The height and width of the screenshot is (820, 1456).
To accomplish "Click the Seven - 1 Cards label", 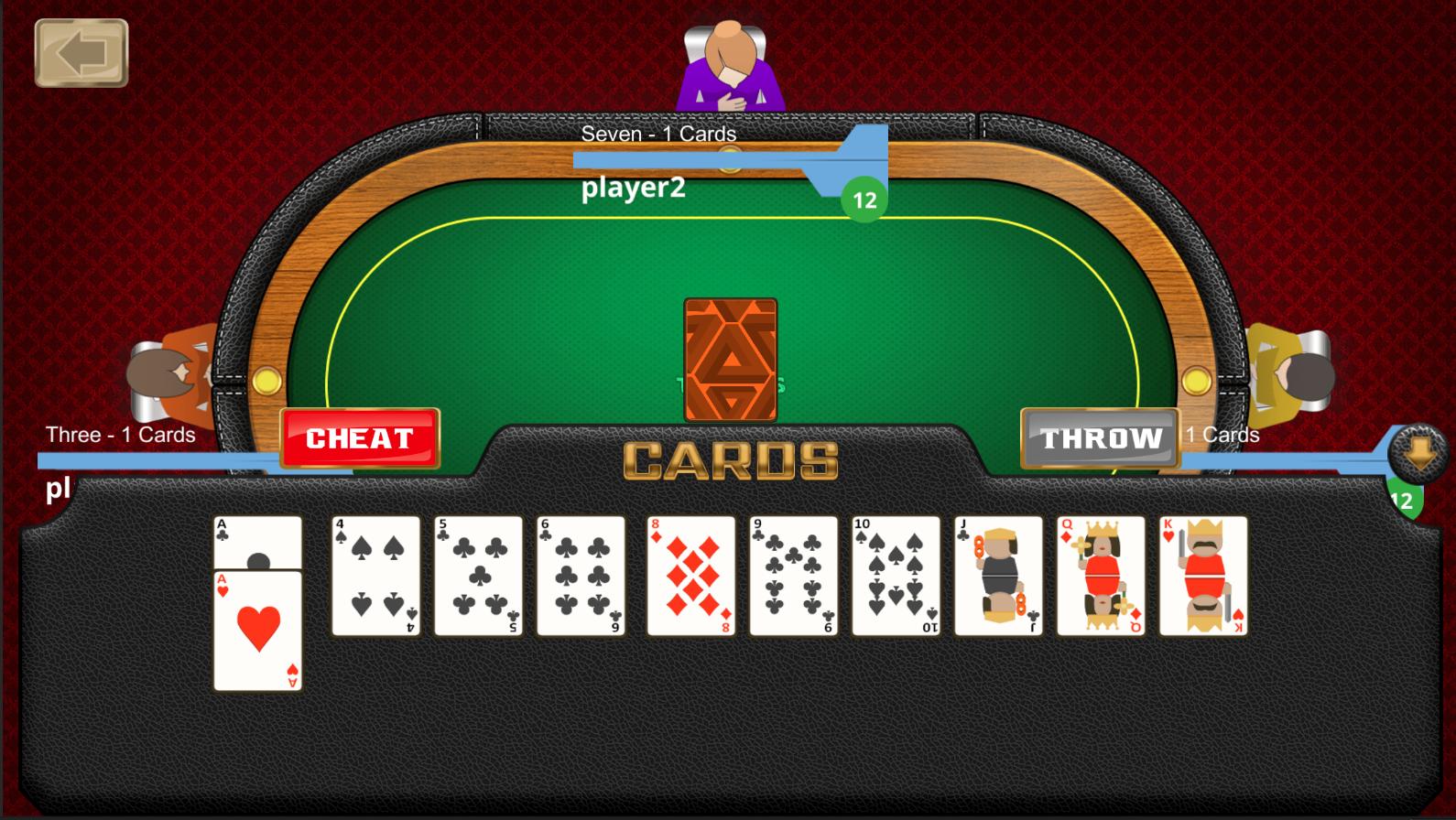I will 659,134.
